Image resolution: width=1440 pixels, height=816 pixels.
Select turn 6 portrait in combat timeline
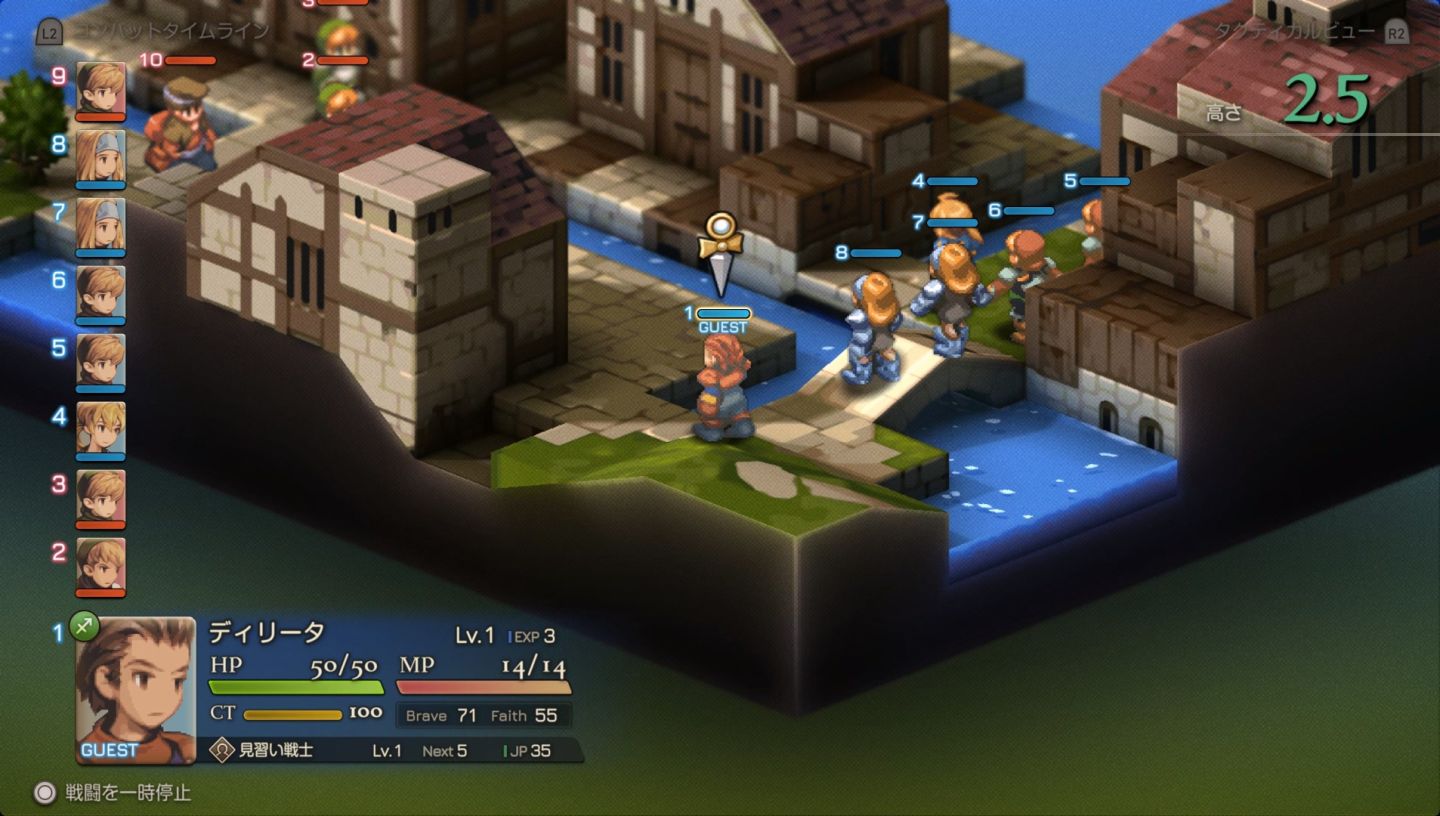pos(101,292)
